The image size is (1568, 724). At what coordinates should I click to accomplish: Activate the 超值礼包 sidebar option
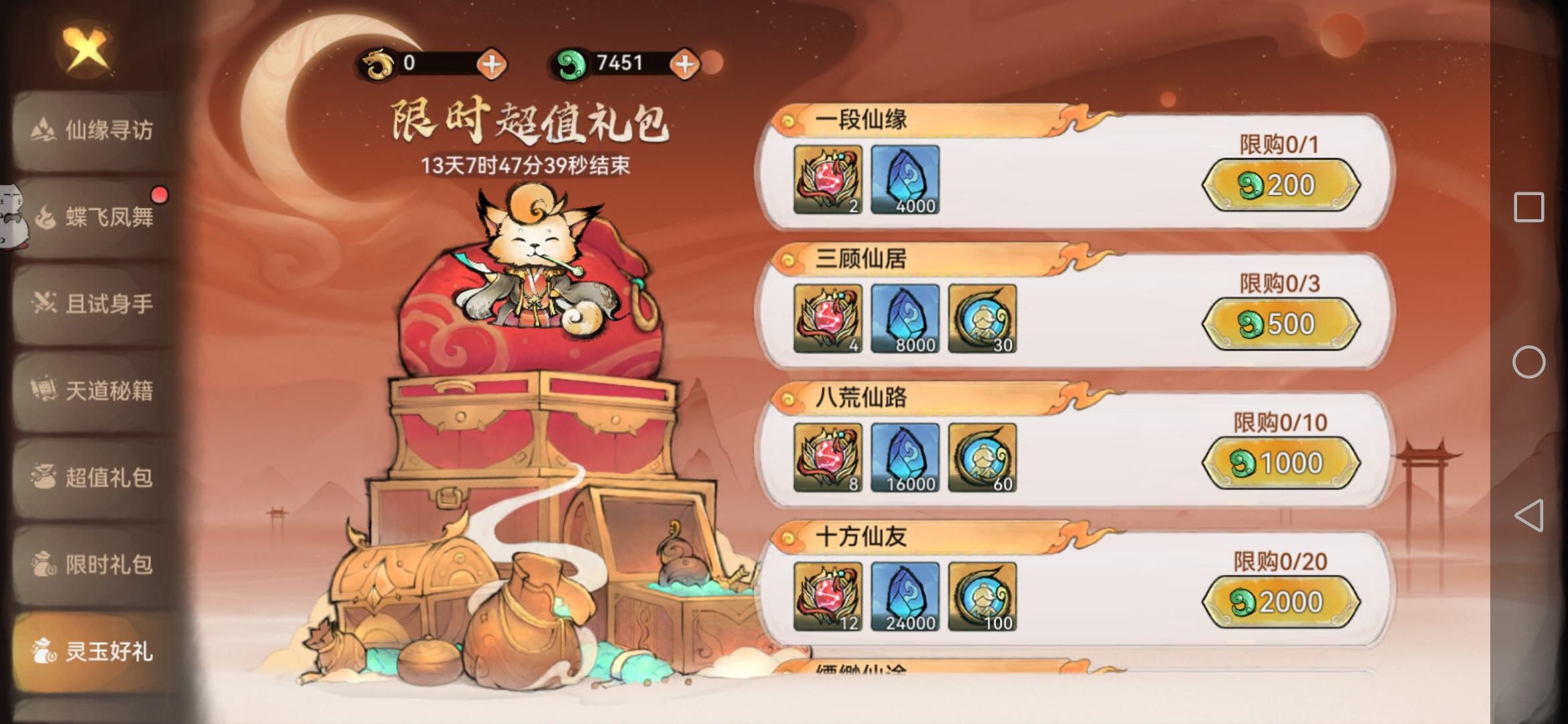[102, 477]
